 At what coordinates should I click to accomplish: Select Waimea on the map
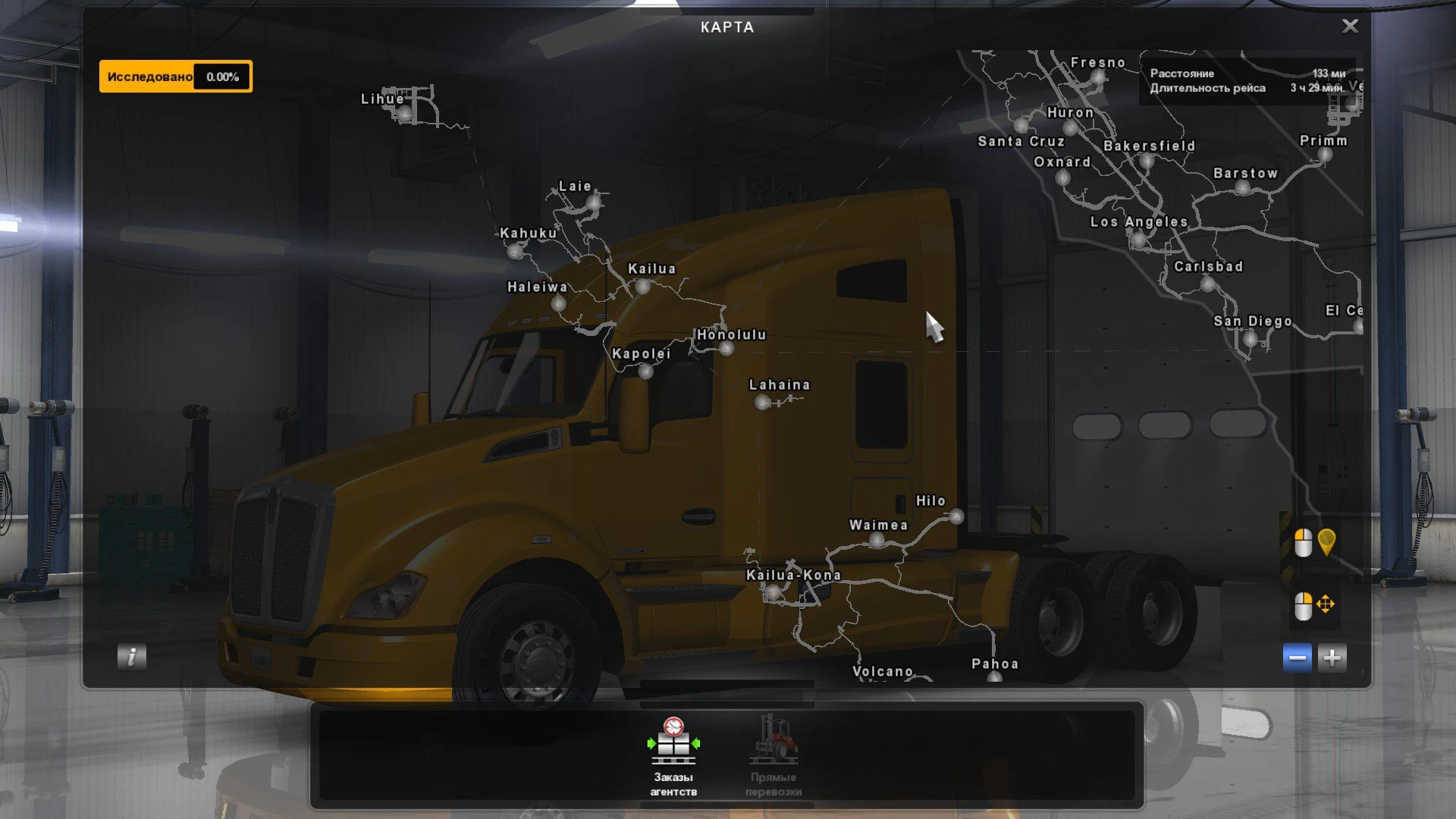tap(877, 540)
